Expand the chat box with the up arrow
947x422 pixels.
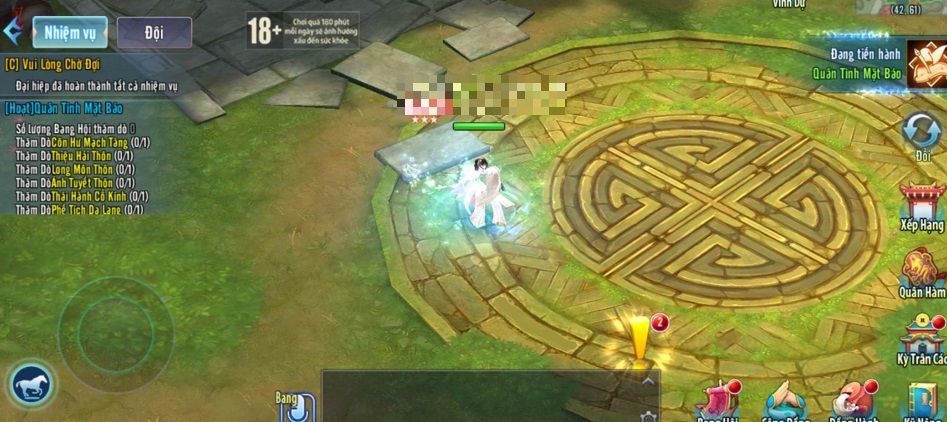[648, 381]
